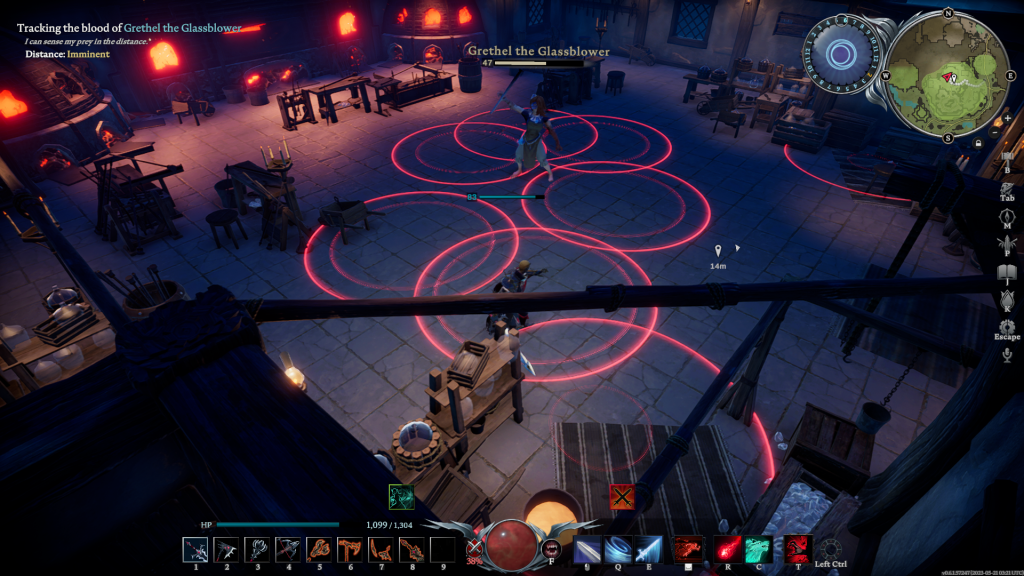Viewport: 1024px width, 576px height.
Task: Click the day-night cycle clock dial
Action: tap(842, 55)
